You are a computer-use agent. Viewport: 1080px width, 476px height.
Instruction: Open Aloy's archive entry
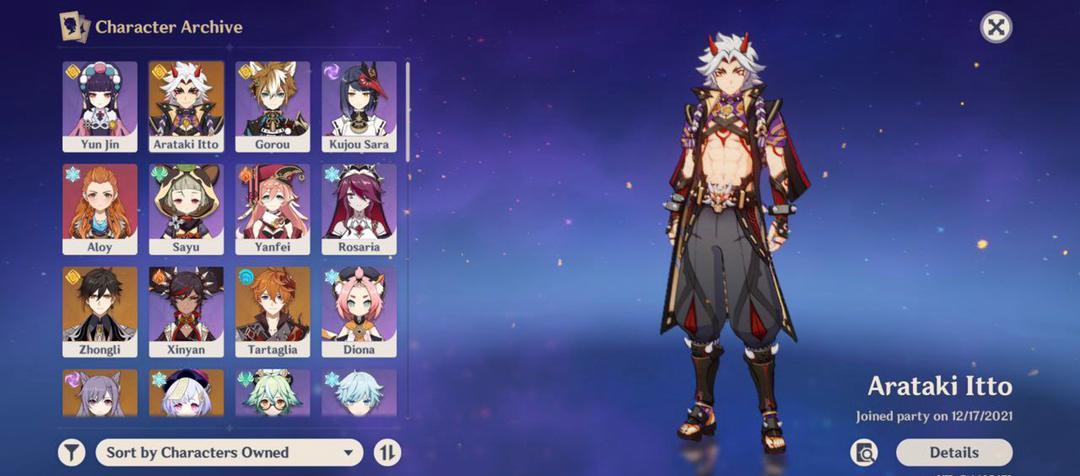point(100,208)
